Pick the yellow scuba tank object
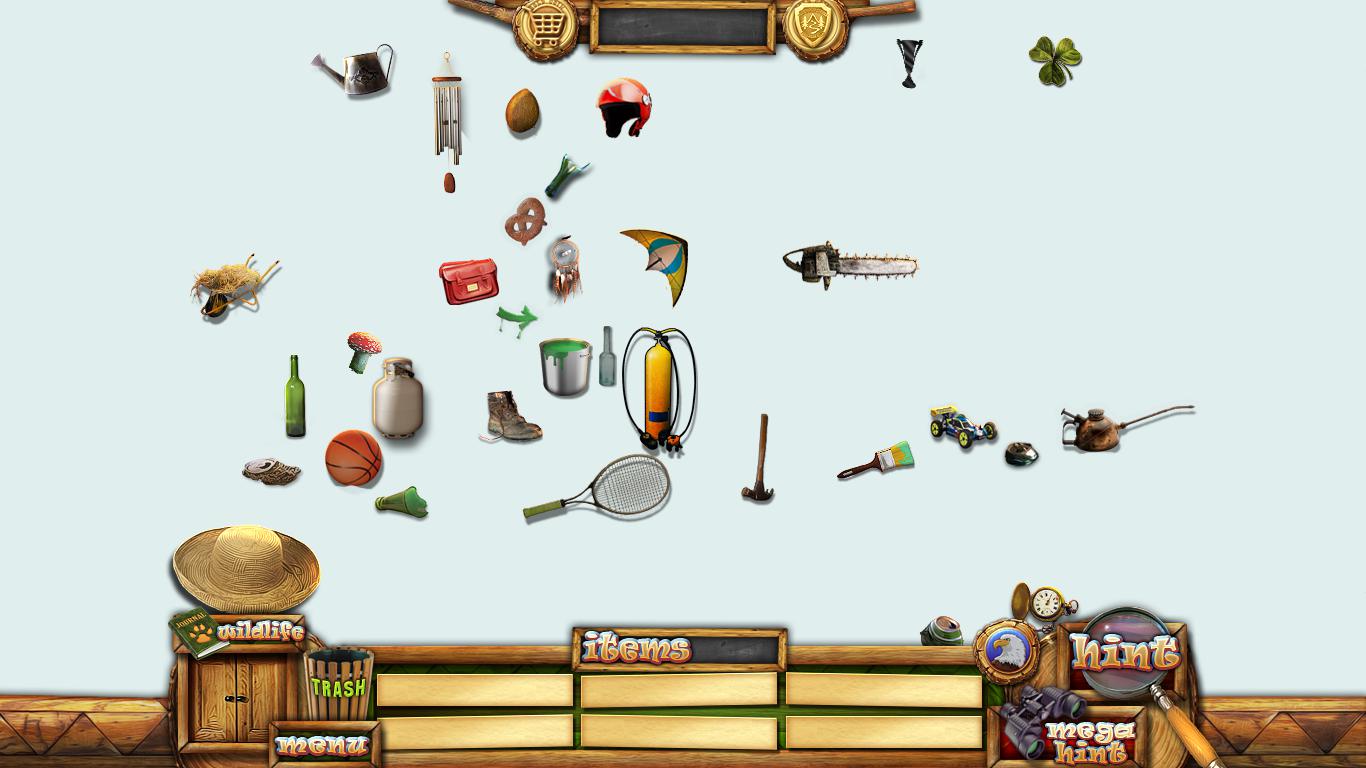The width and height of the screenshot is (1366, 768). point(658,388)
